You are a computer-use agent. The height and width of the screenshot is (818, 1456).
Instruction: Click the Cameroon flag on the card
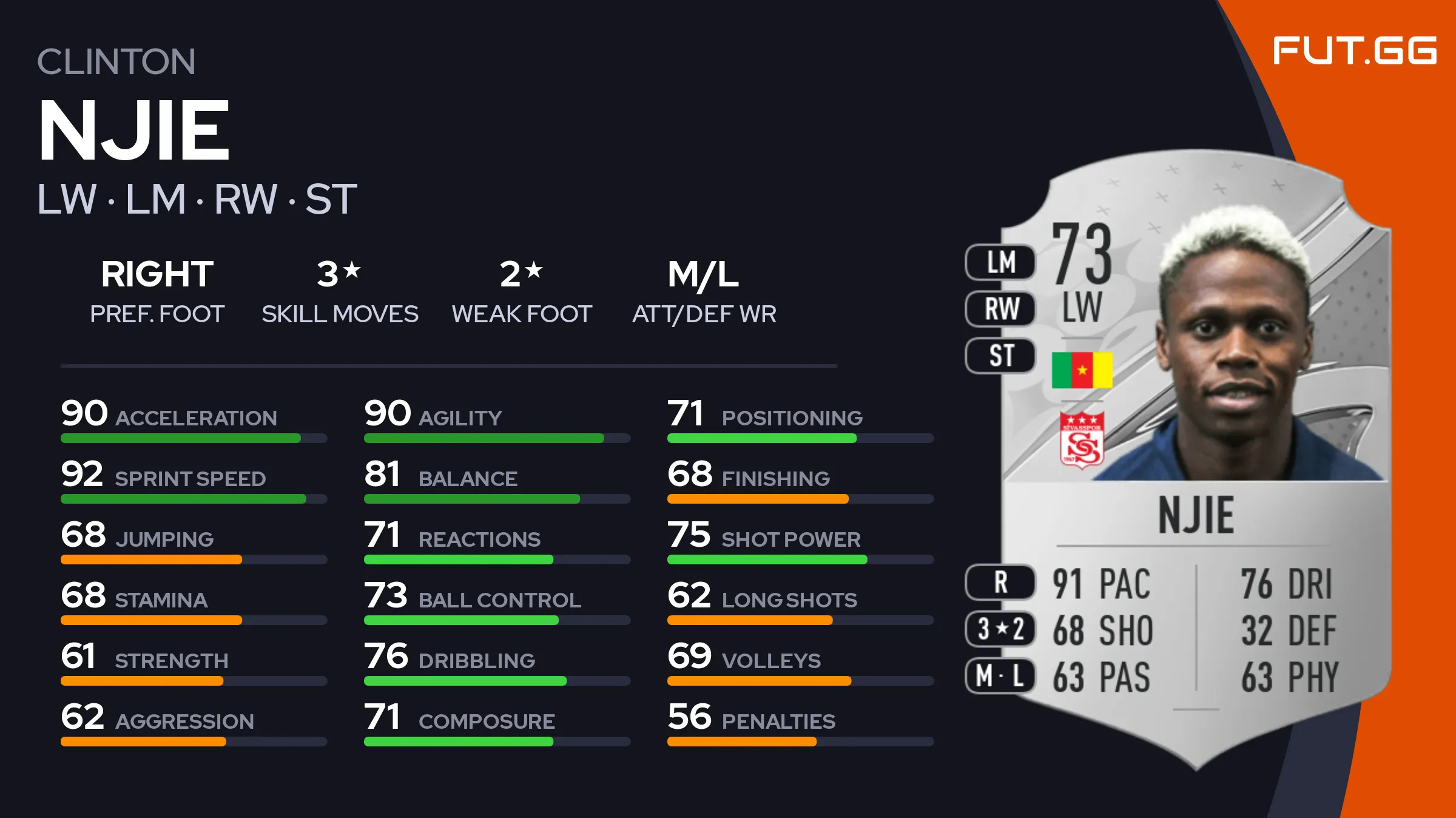(x=1082, y=370)
